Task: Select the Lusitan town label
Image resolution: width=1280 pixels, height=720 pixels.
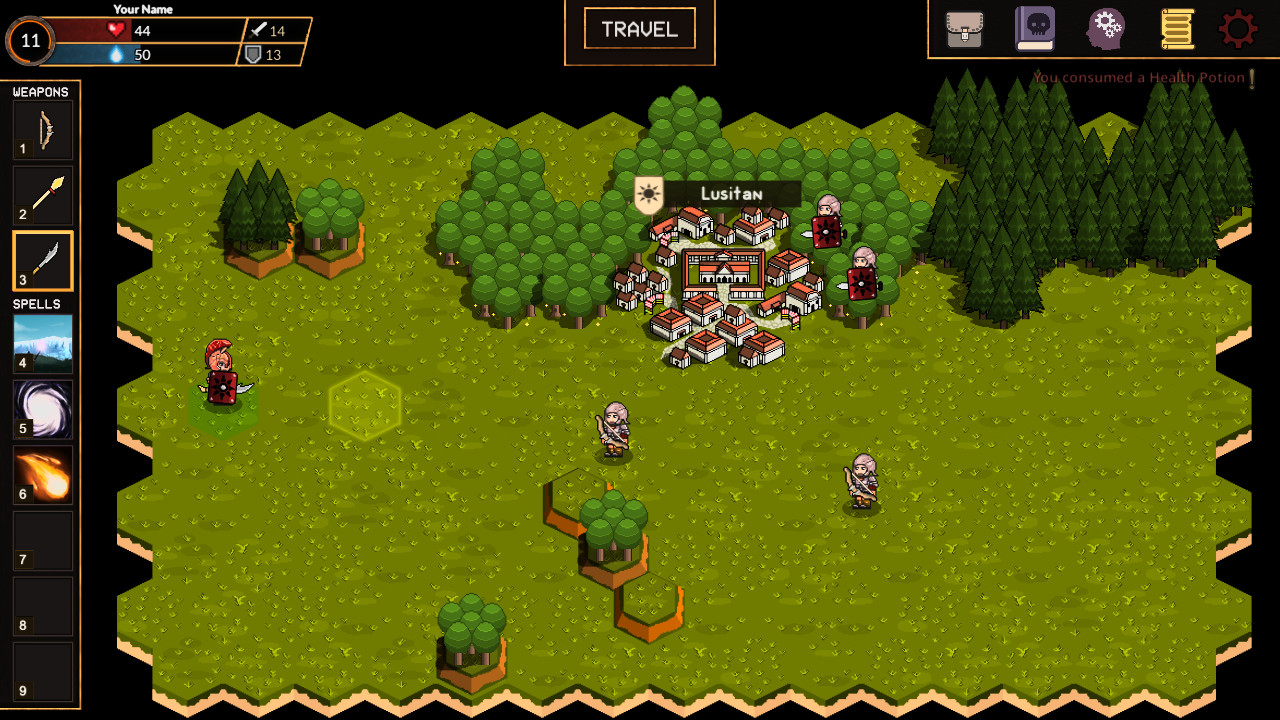Action: [730, 194]
